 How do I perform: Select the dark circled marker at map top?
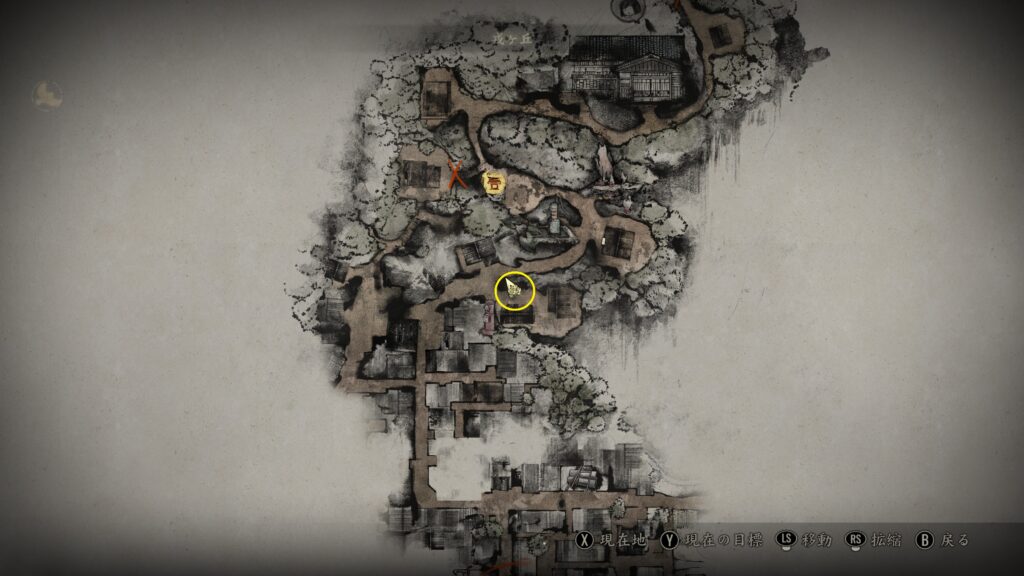(631, 9)
